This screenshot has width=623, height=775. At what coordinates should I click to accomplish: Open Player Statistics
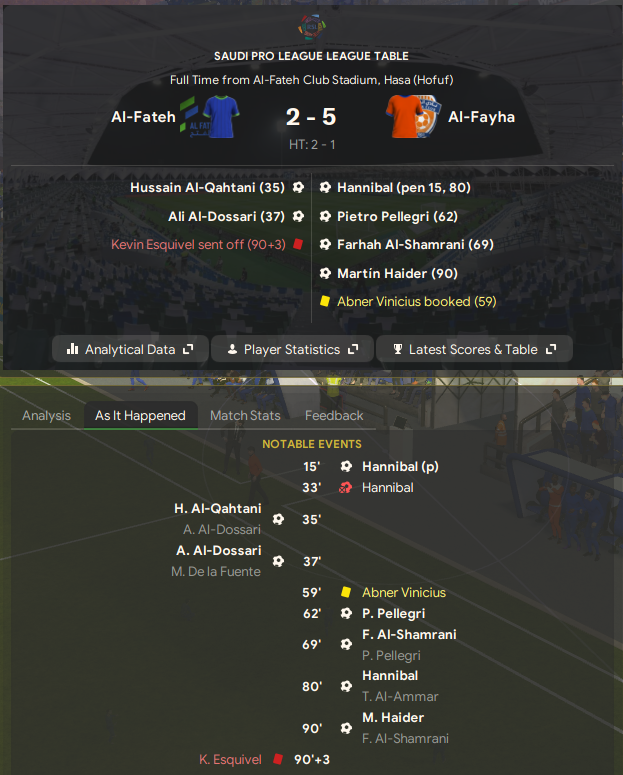coord(292,349)
